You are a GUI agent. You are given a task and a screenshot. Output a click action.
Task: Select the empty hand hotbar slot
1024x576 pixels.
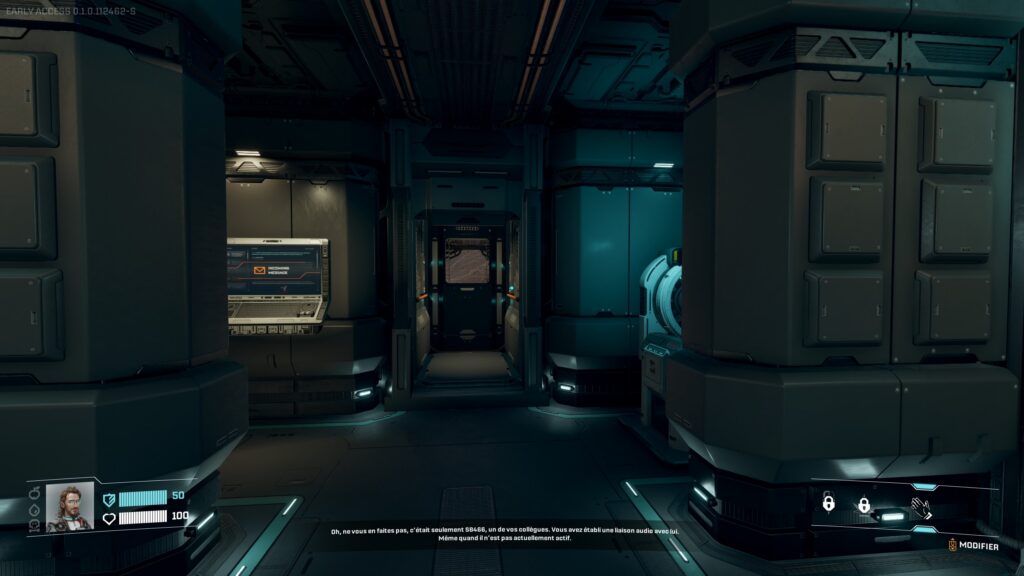(921, 506)
